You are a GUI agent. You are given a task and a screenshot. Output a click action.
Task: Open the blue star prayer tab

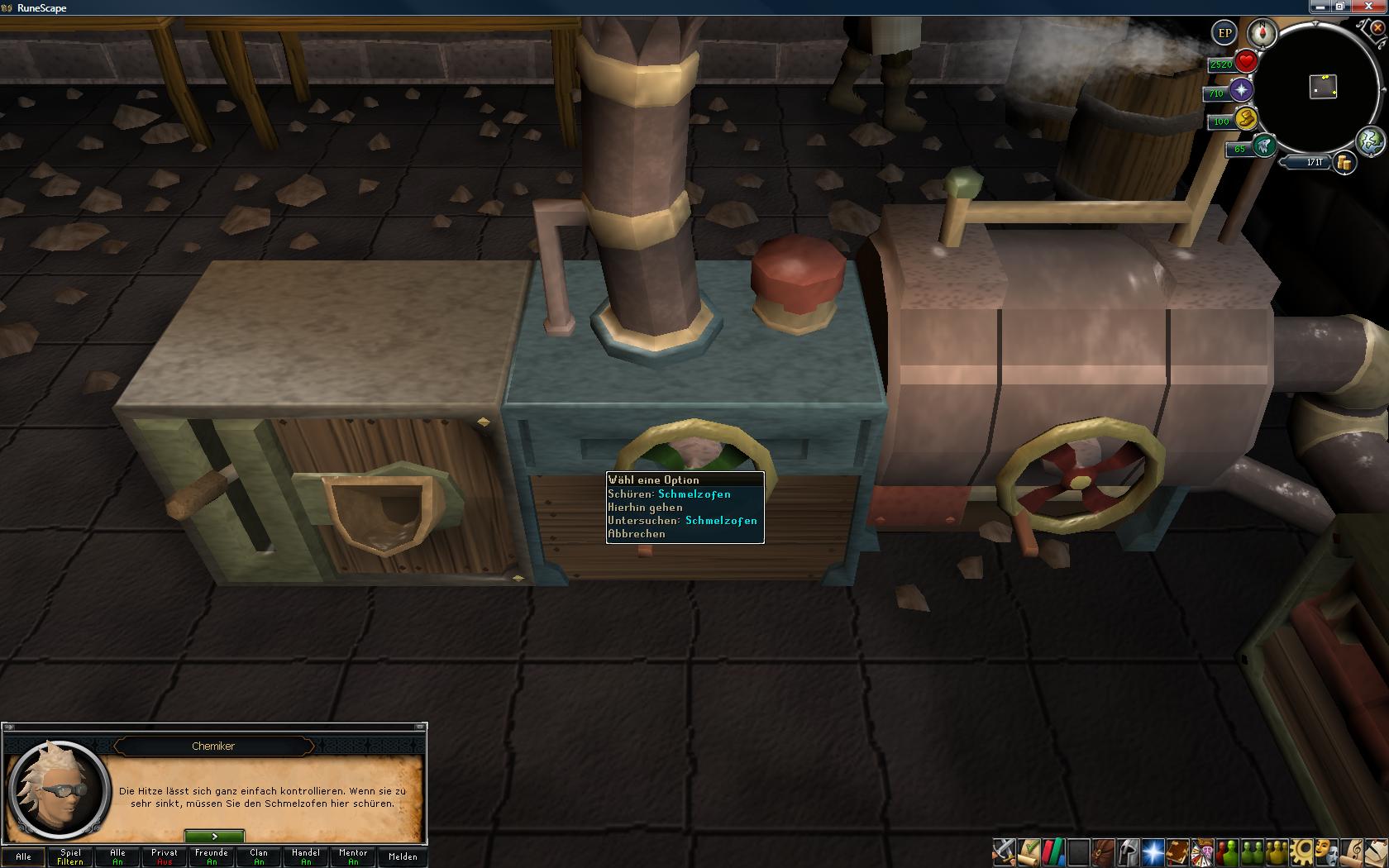[x=1153, y=851]
